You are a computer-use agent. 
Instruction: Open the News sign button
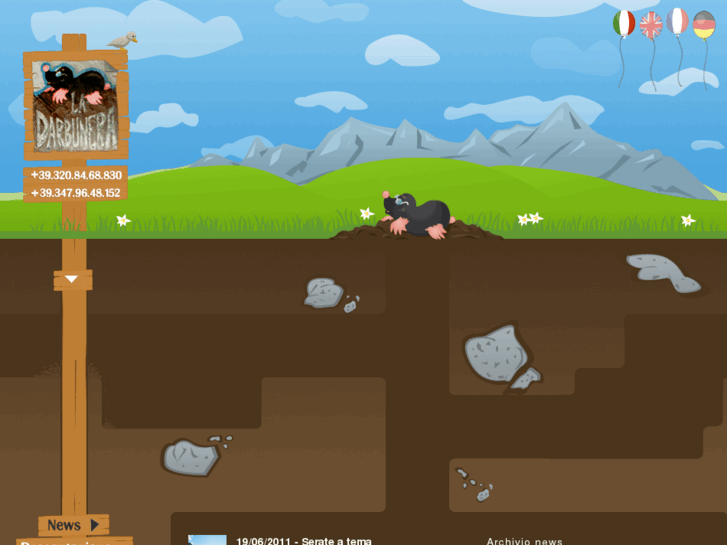pos(72,525)
